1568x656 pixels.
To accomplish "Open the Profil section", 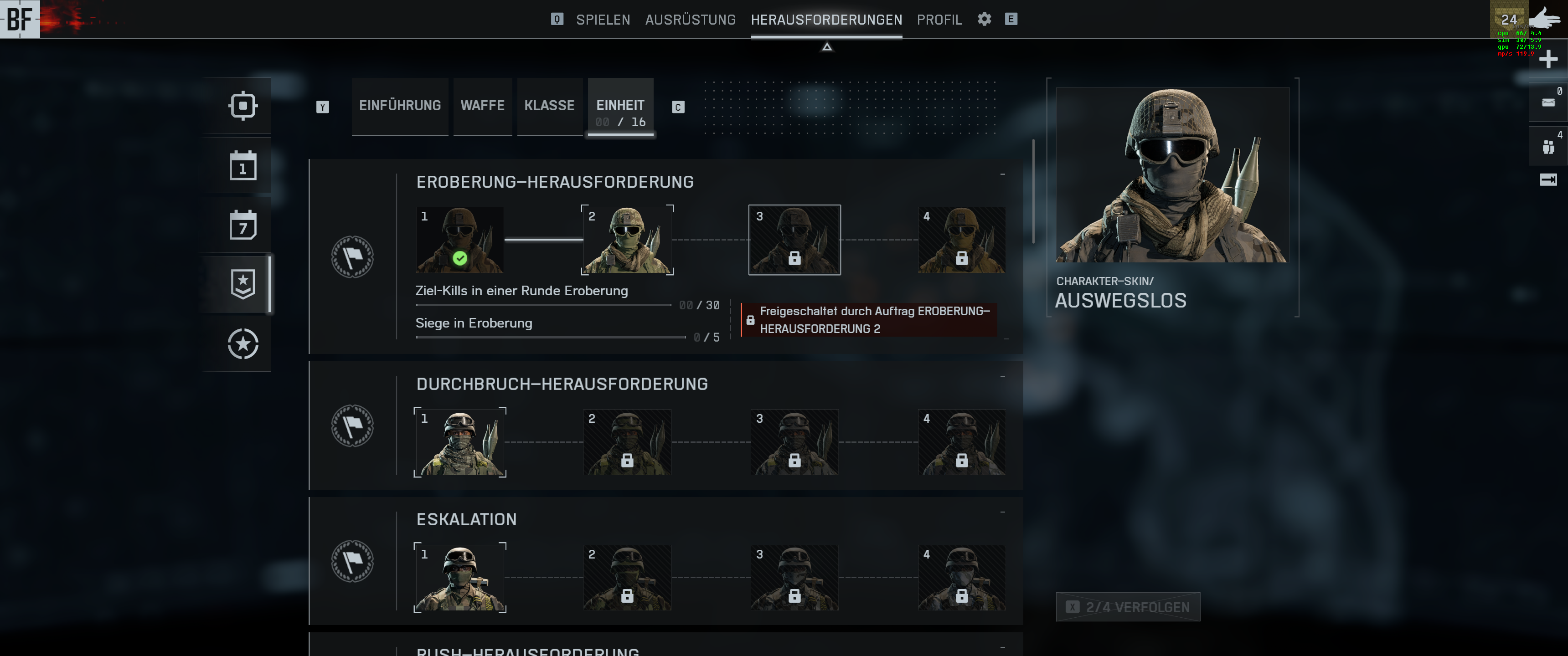I will click(939, 20).
